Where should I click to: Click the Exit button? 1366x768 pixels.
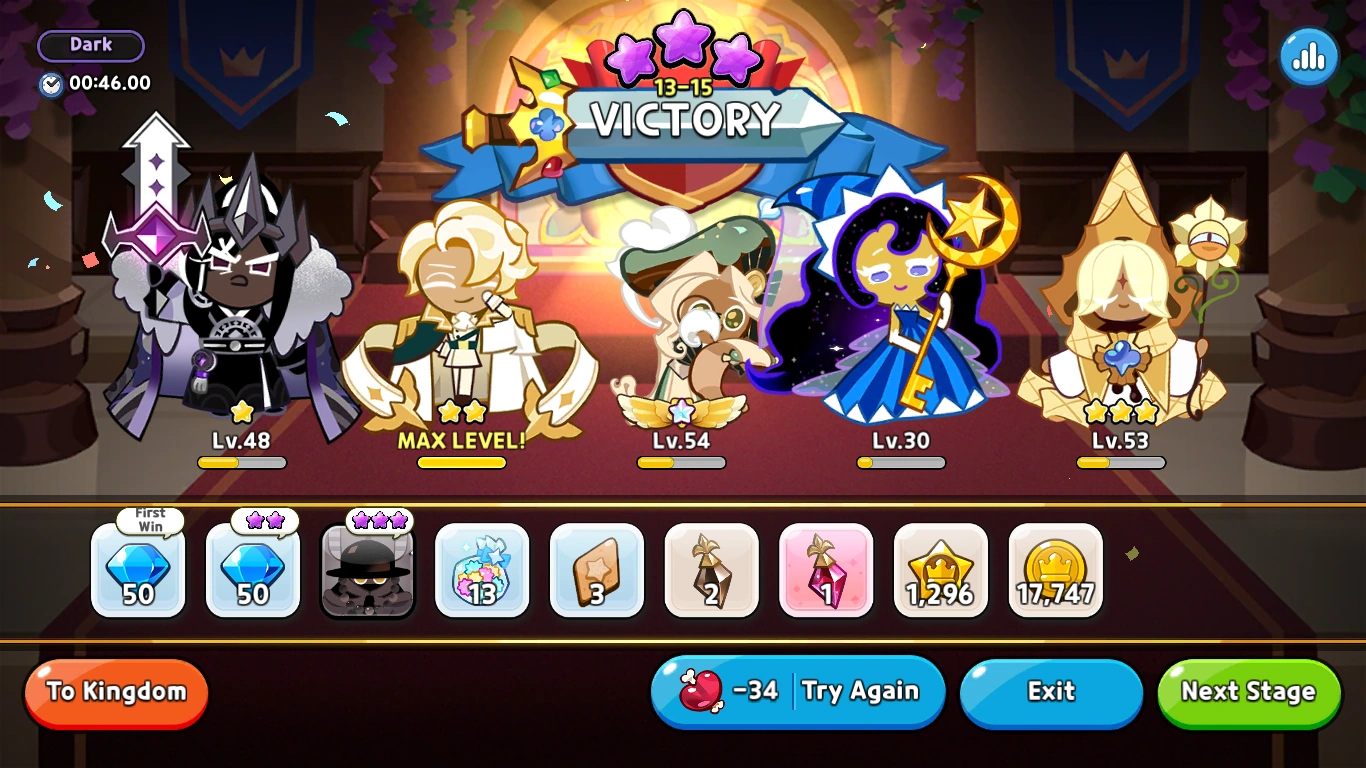tap(1051, 692)
